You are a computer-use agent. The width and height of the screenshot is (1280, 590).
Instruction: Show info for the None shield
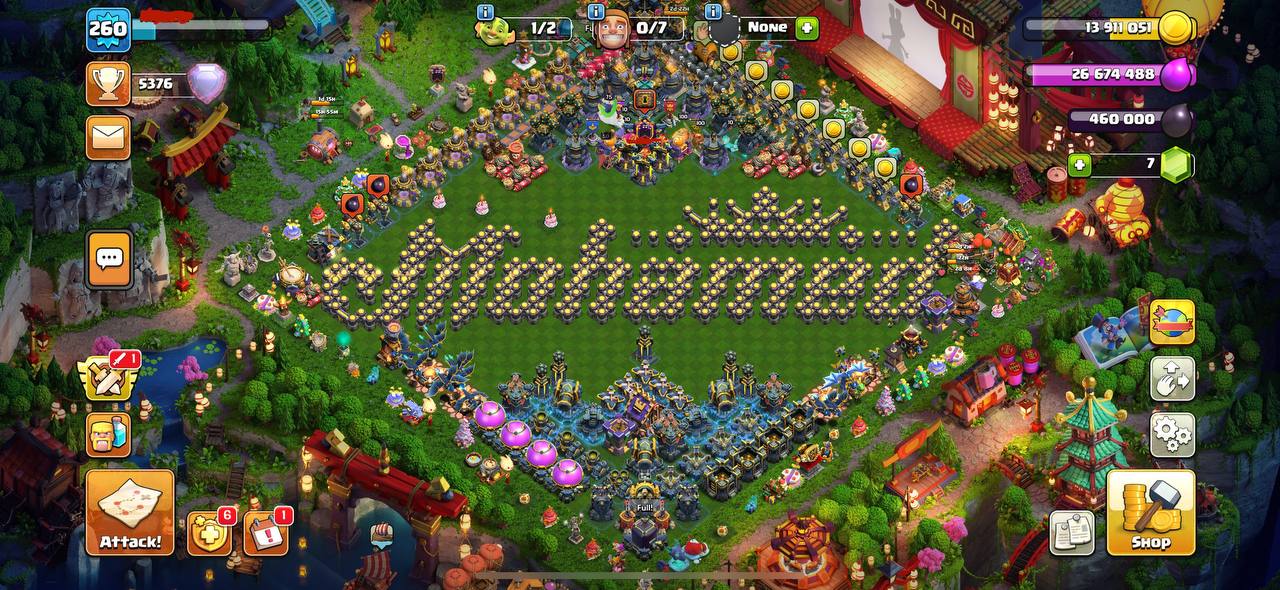coord(713,12)
